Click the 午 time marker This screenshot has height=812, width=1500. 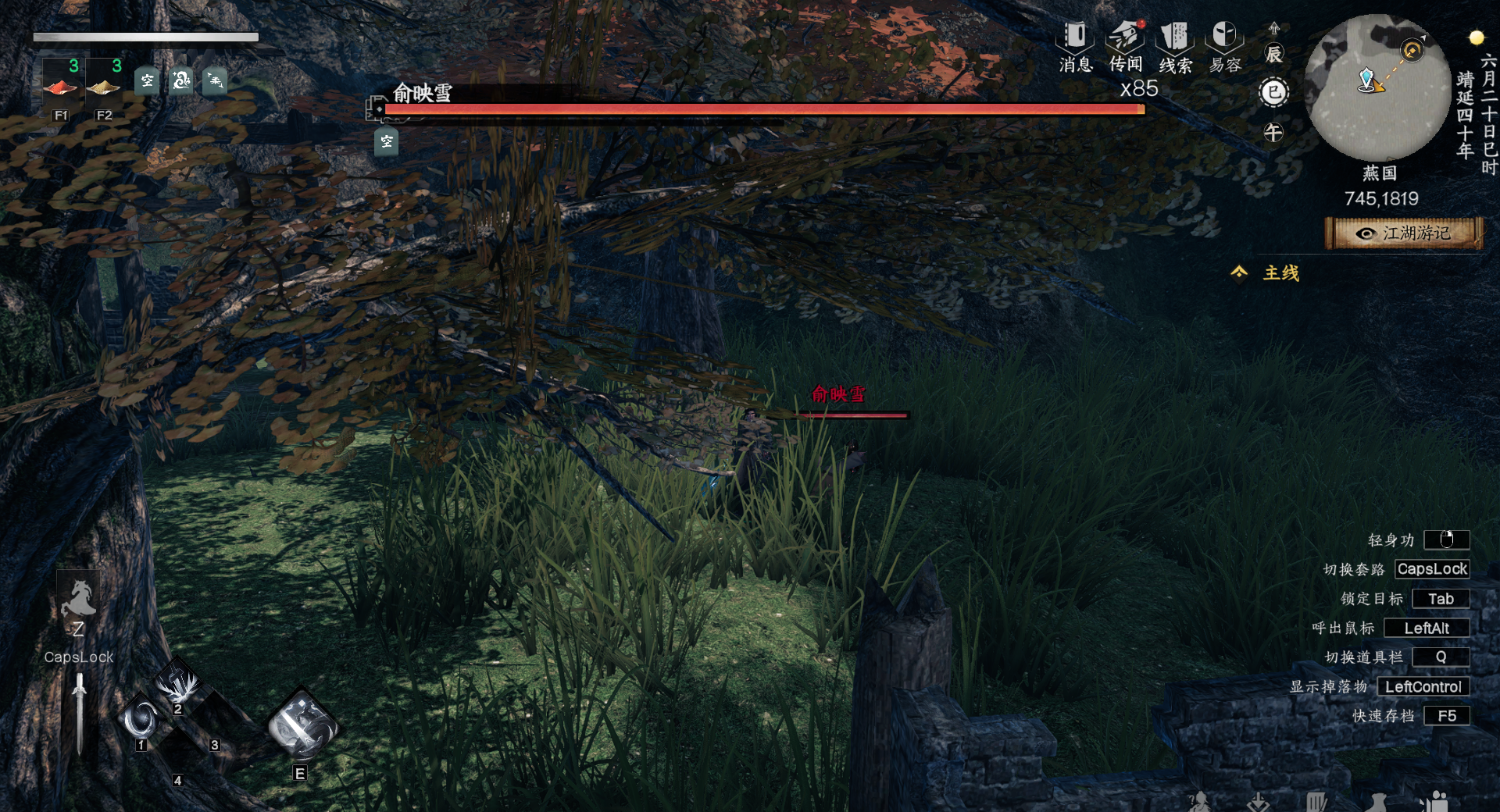pos(1273,133)
